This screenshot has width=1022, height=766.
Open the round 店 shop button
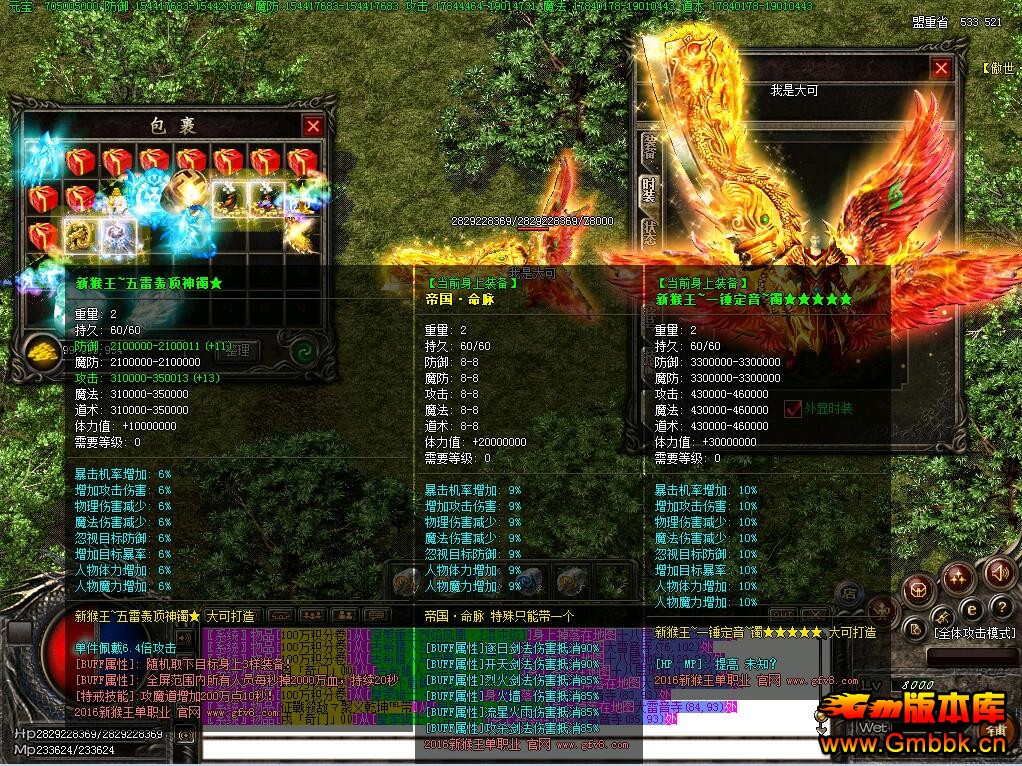[847, 593]
